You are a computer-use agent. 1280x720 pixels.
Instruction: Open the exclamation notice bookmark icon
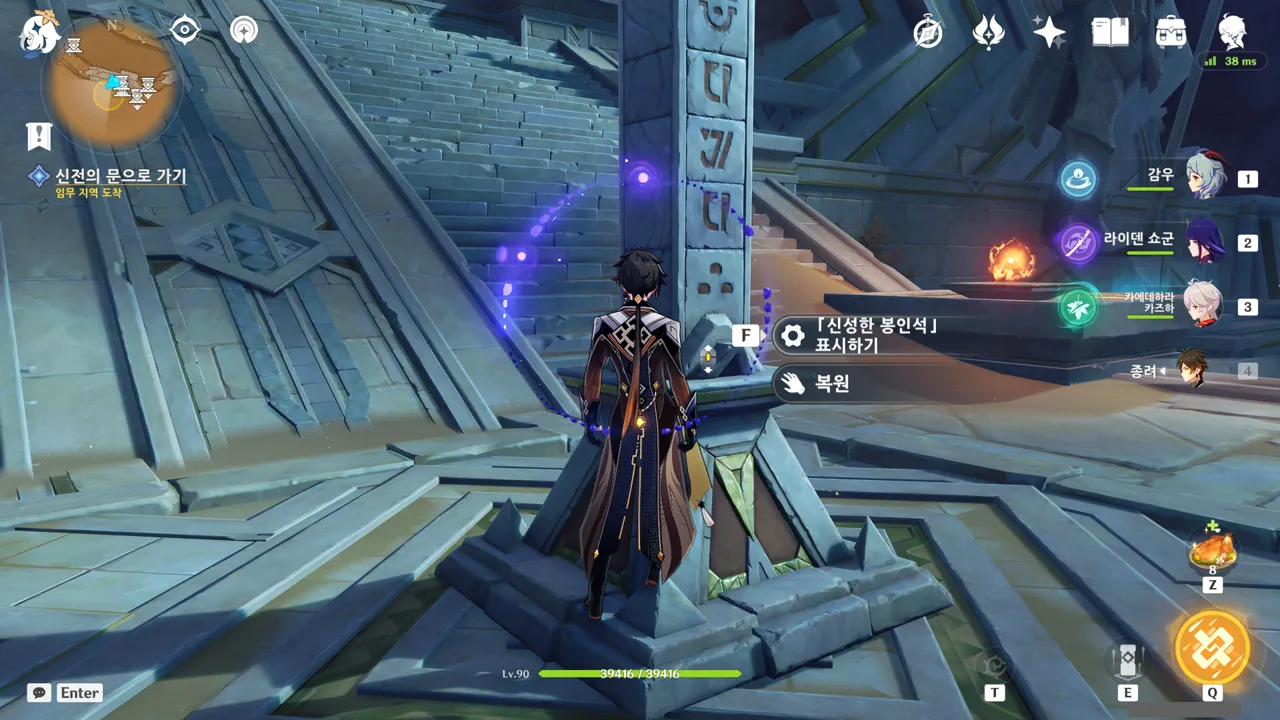pos(39,136)
